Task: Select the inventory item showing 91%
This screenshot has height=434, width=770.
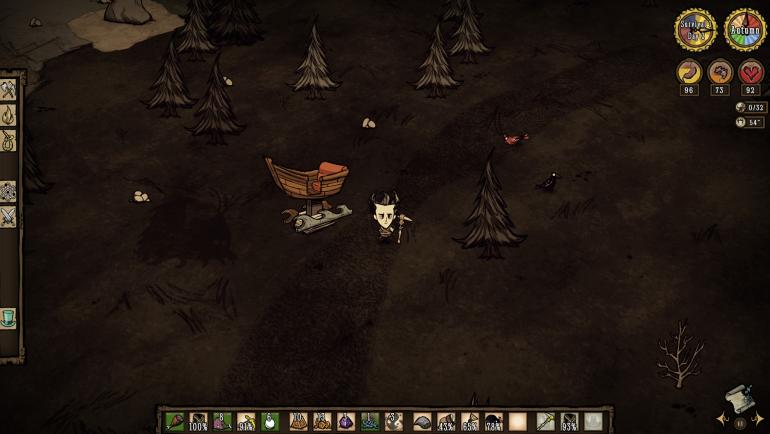Action: pyautogui.click(x=246, y=421)
